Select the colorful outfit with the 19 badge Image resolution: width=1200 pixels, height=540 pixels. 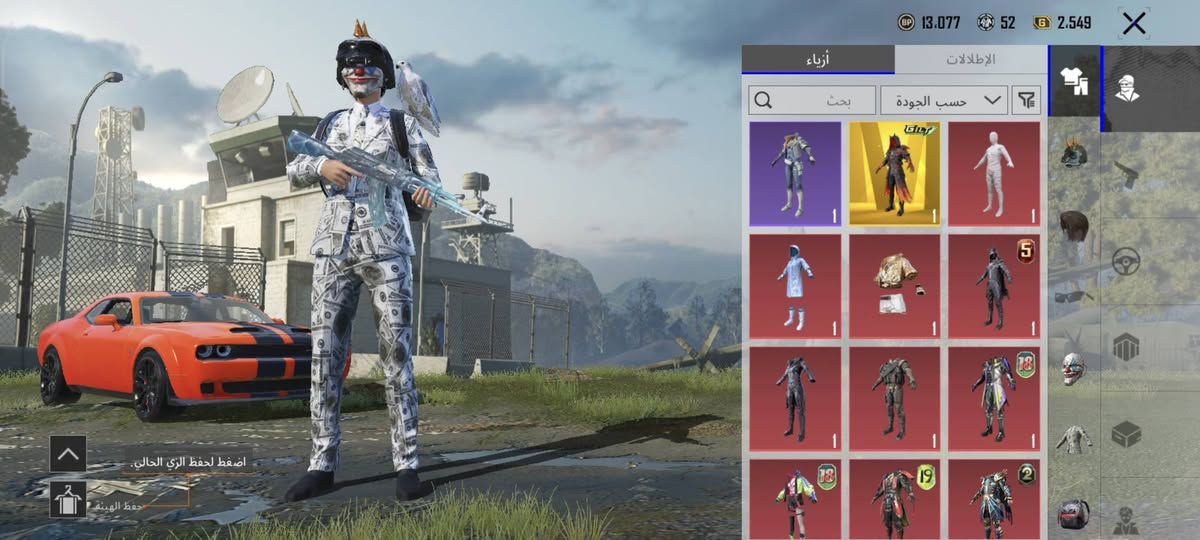[895, 498]
